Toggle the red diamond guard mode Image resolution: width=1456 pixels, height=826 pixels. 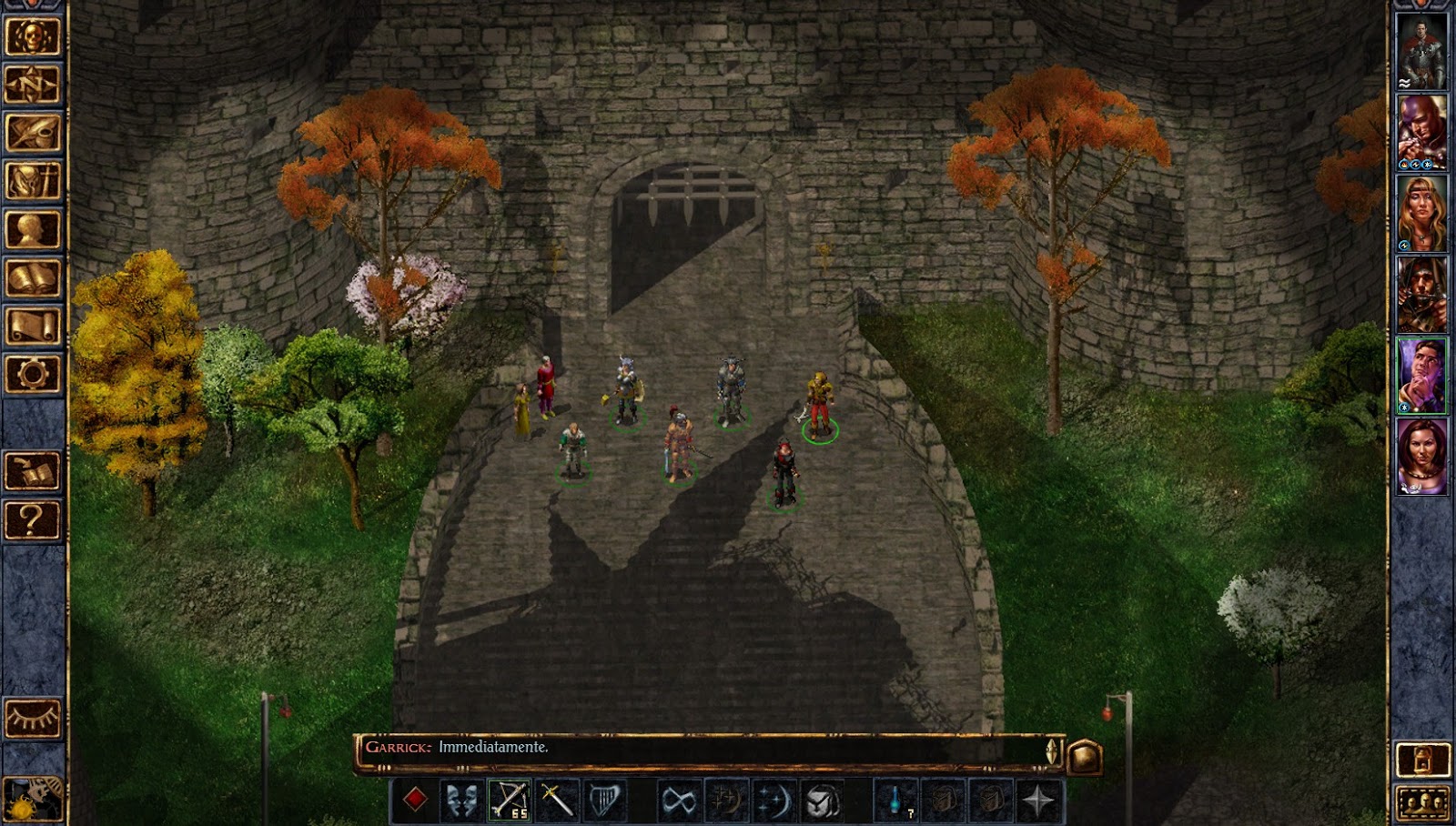[x=415, y=799]
